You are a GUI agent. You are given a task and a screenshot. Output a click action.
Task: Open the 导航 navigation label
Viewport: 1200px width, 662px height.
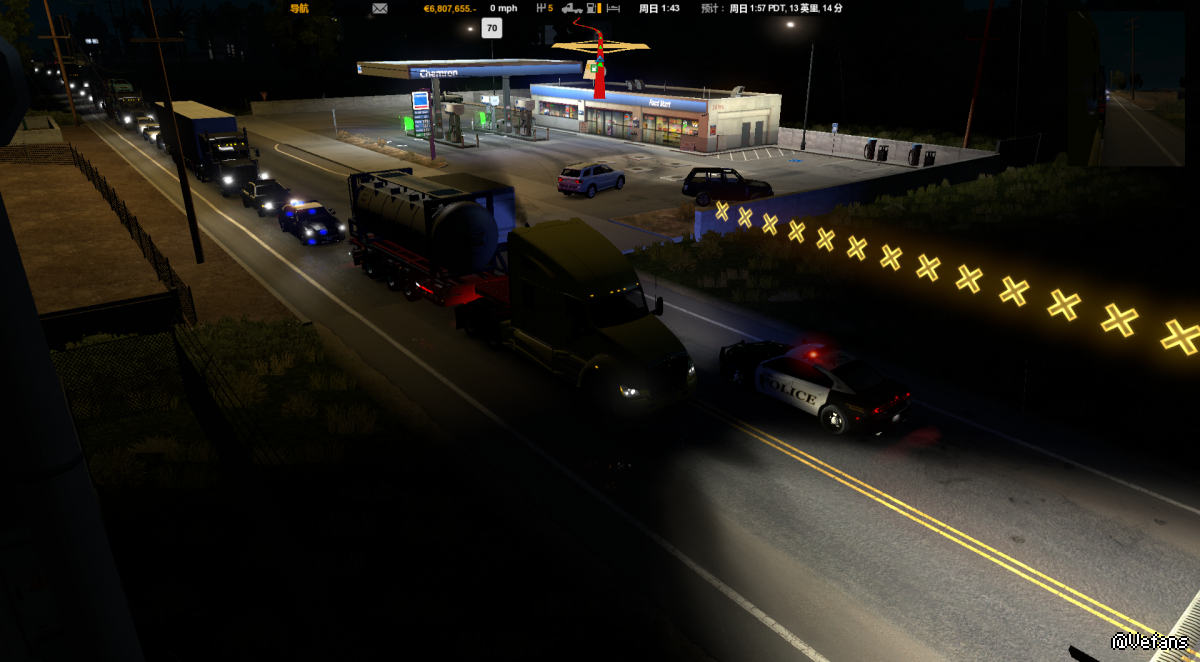pos(299,8)
